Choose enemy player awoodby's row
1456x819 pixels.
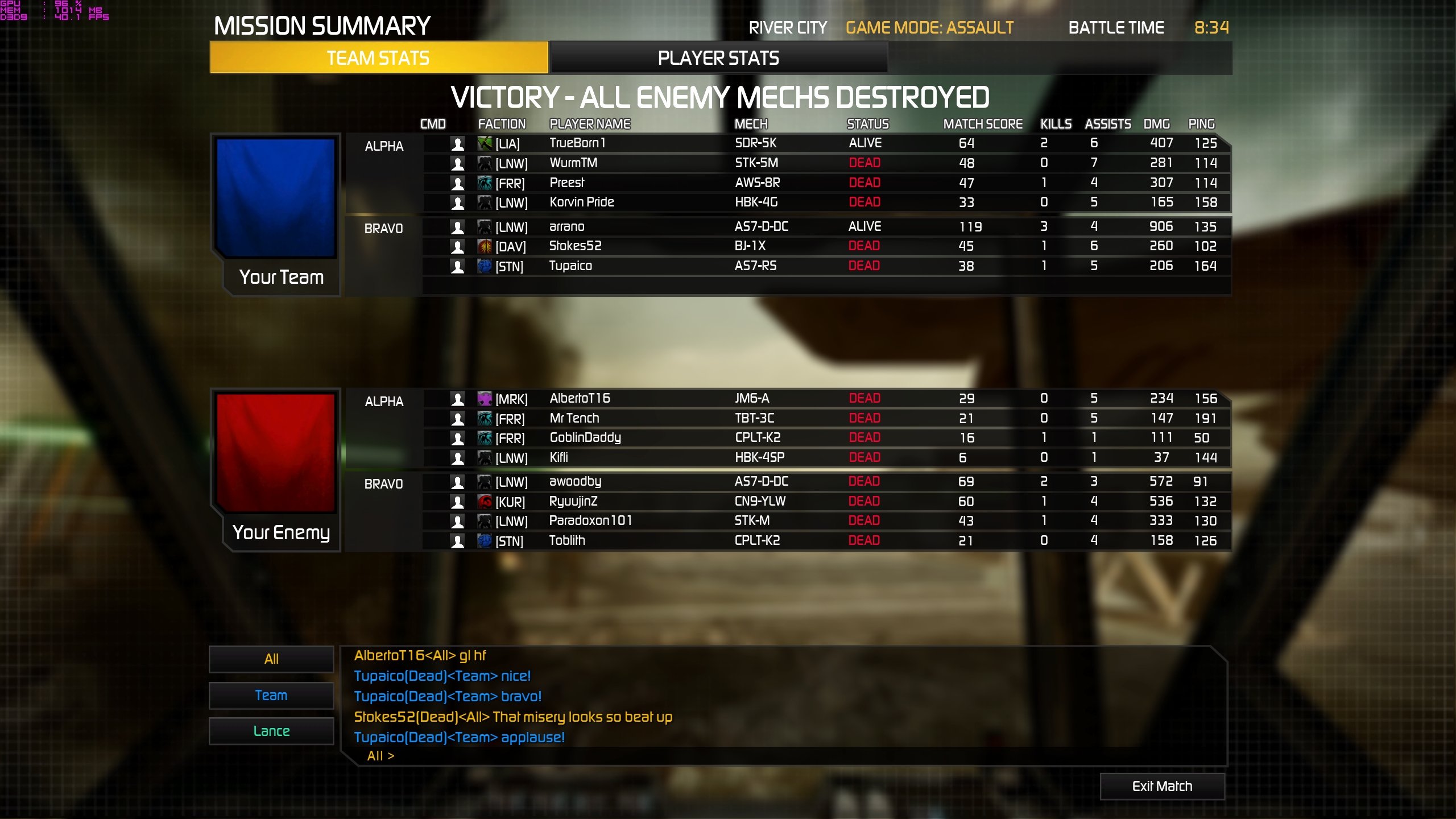(825, 482)
